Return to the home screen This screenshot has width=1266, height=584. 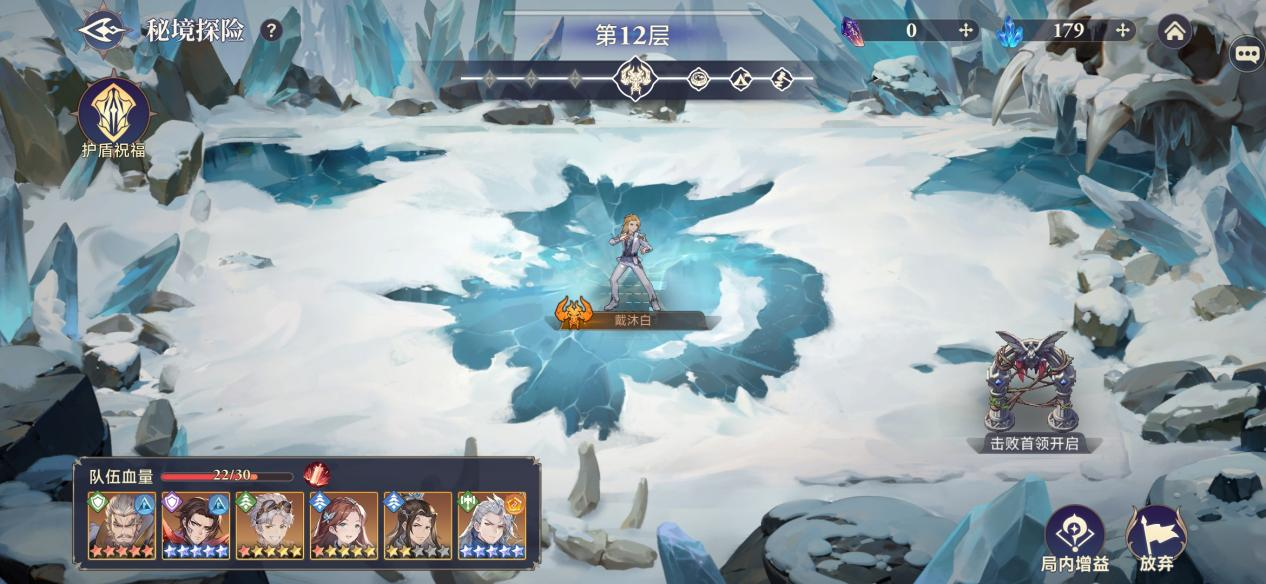tap(1175, 31)
